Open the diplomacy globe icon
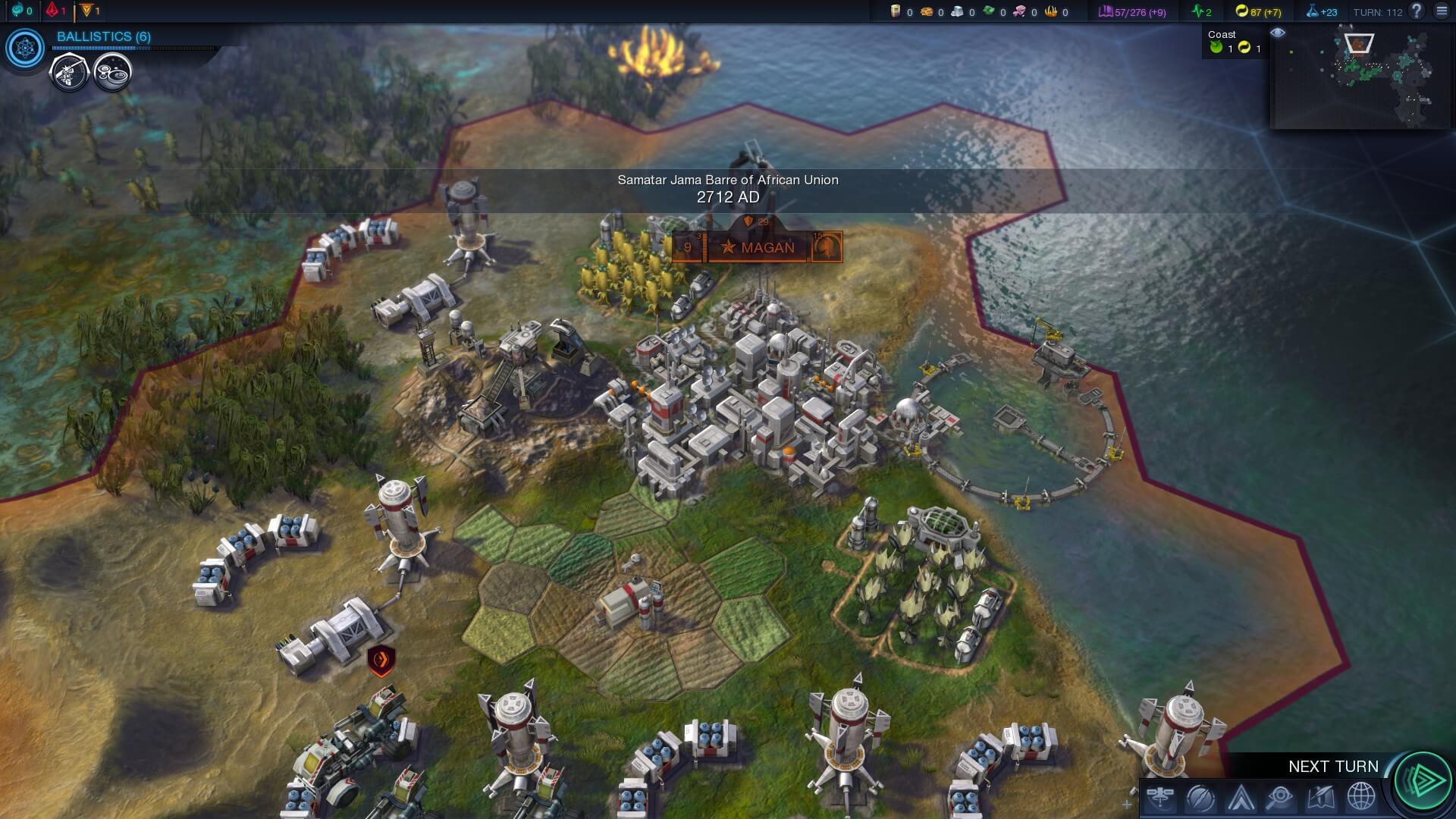The height and width of the screenshot is (819, 1456). coord(1360,798)
